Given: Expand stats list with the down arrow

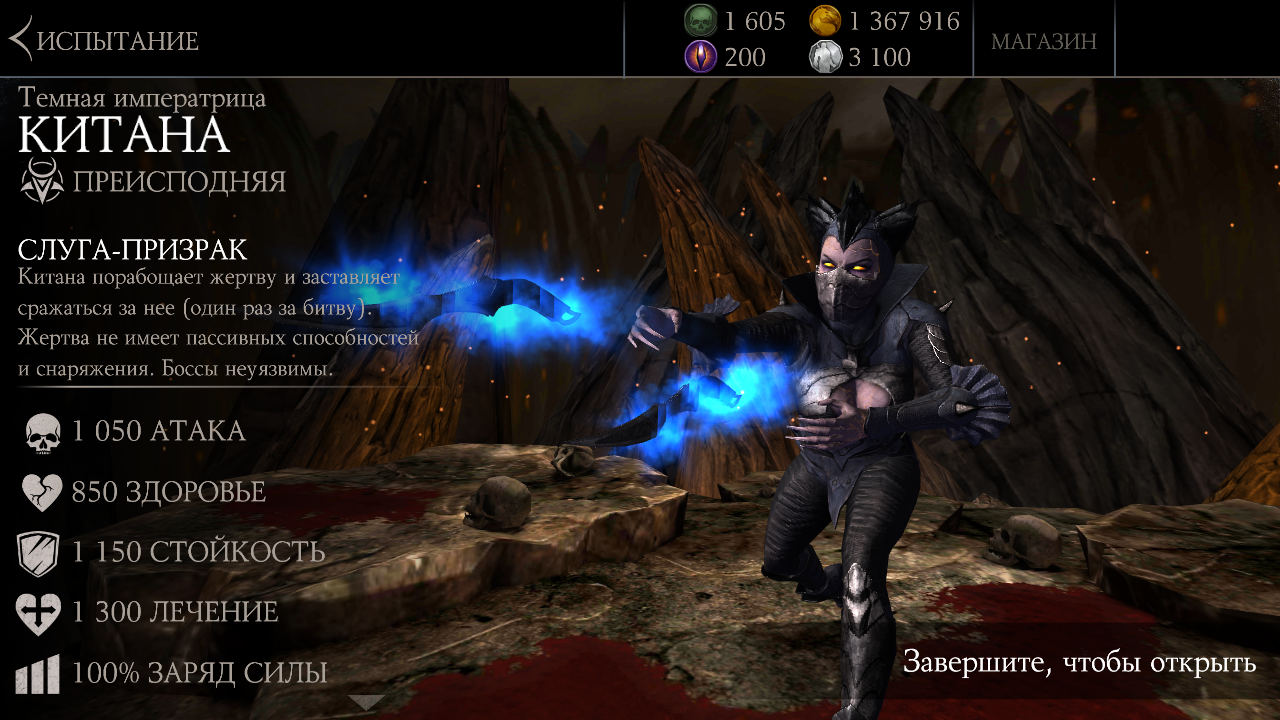Looking at the screenshot, I should pos(366,702).
